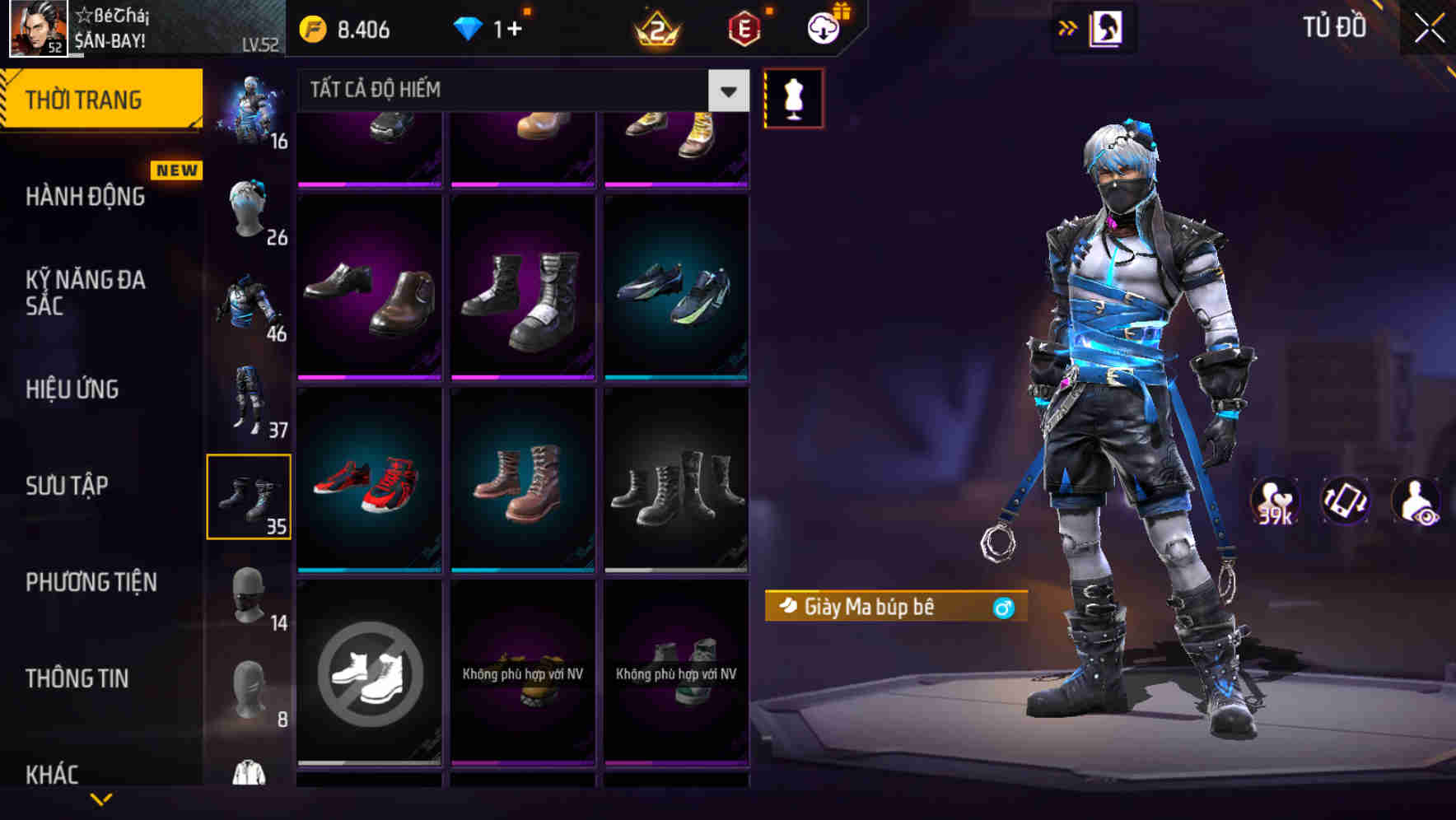Select the PHƯƠNG TIỆN category
The height and width of the screenshot is (820, 1456).
(x=91, y=582)
